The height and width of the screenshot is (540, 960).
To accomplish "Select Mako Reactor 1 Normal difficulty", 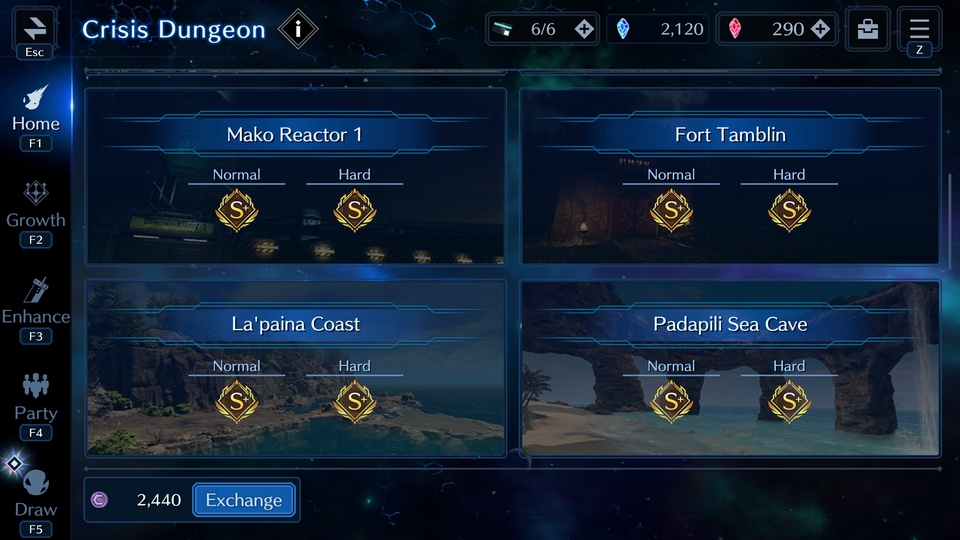I will (x=237, y=209).
